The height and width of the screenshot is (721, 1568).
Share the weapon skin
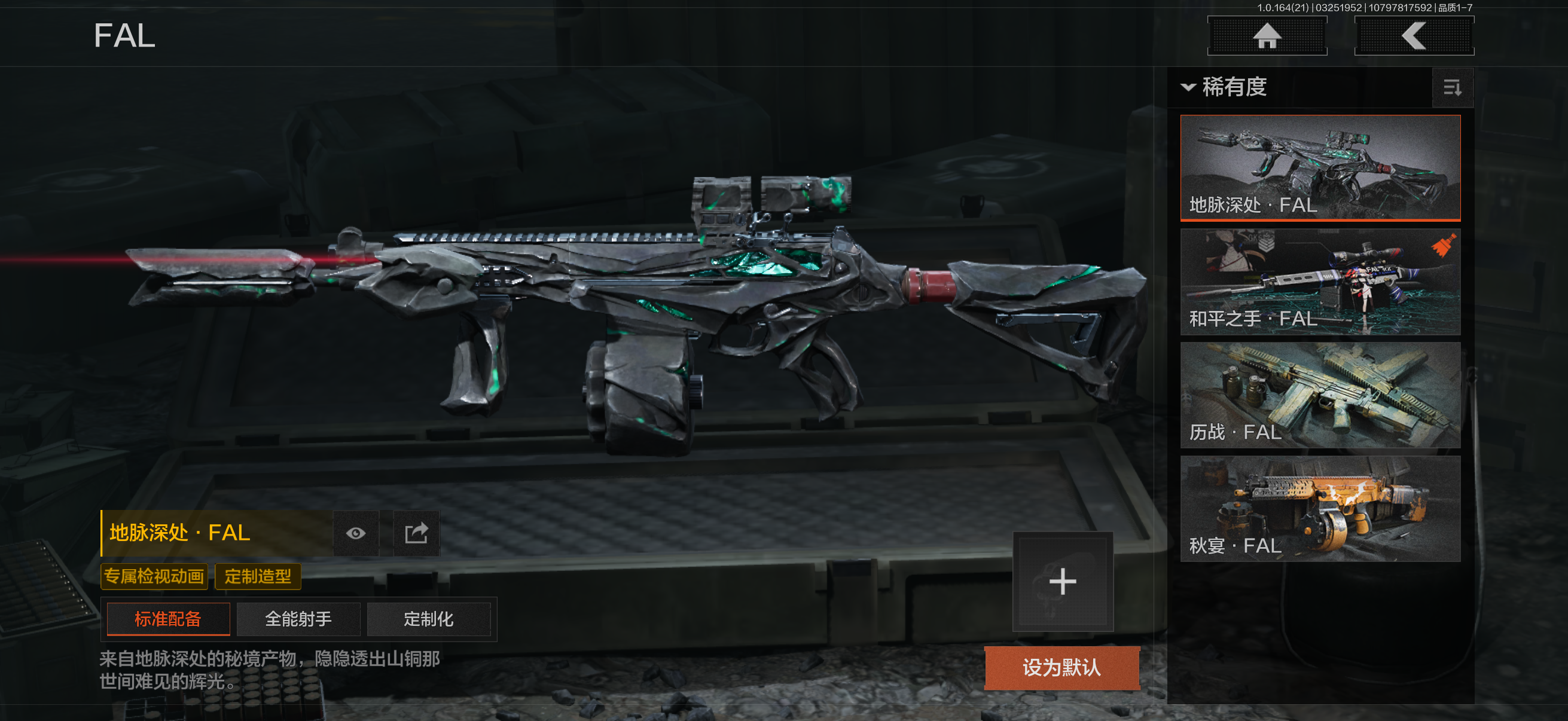point(416,534)
